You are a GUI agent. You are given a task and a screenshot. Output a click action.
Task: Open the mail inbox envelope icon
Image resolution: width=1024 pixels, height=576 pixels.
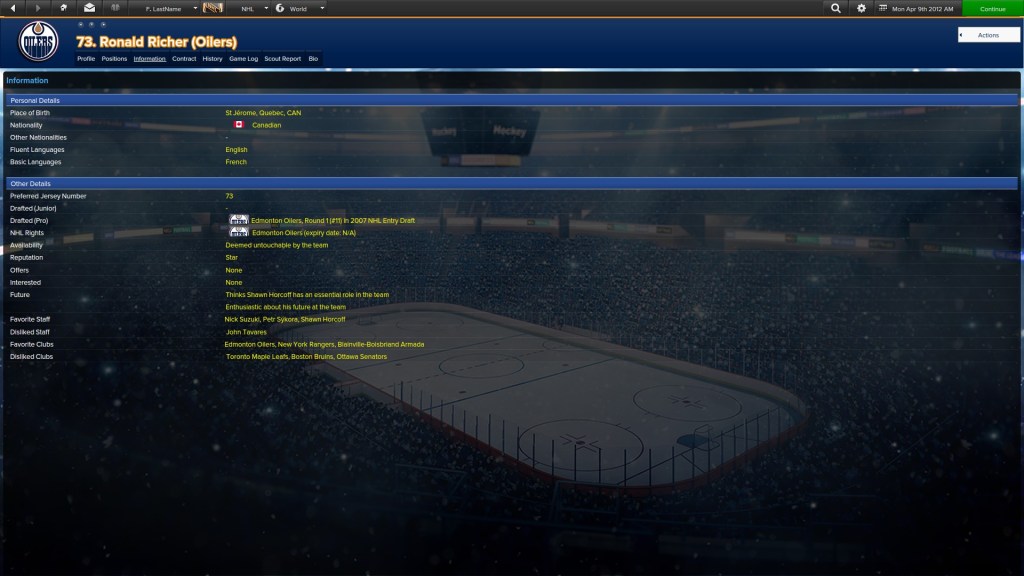tap(89, 9)
